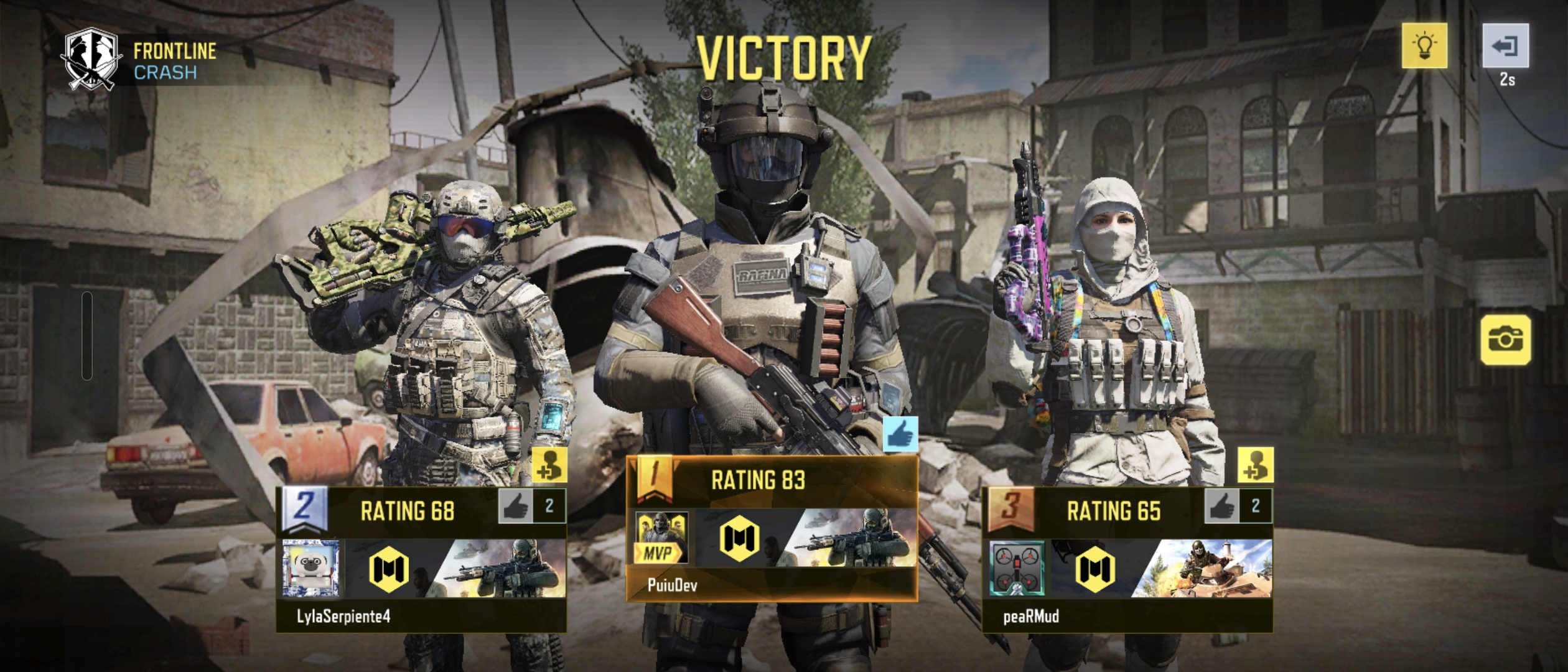Give PuiuDev a blue thumbs-up like

click(x=900, y=434)
